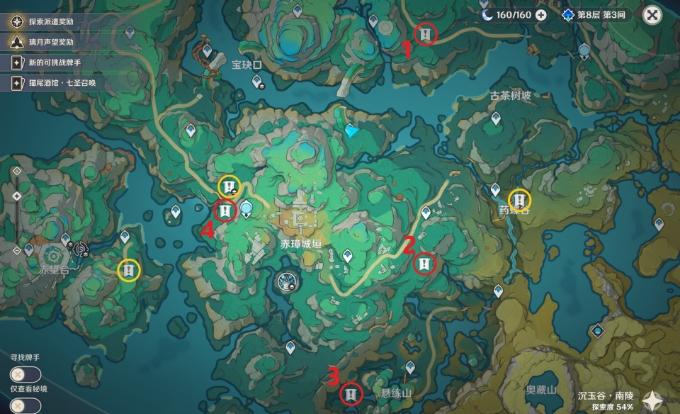Select the red-circled map marker numbered 2
Image resolution: width=680 pixels, height=414 pixels.
(x=425, y=263)
